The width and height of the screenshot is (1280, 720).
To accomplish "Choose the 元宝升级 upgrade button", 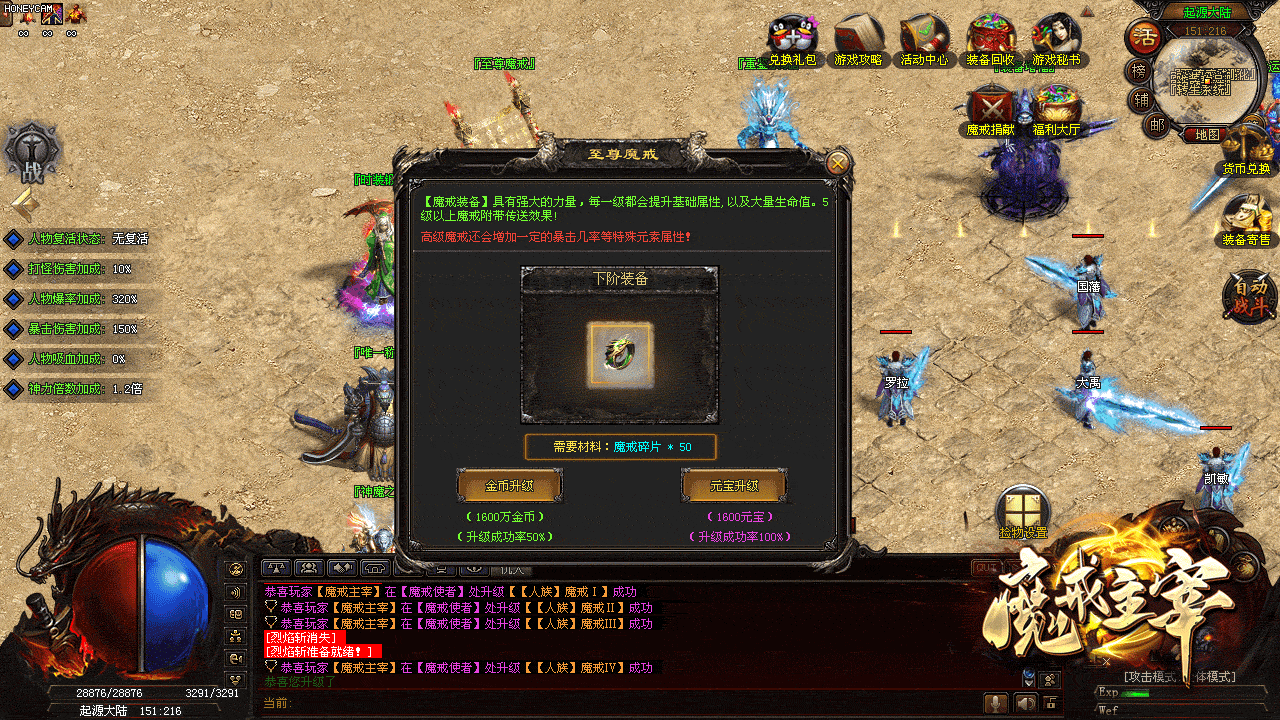I will (734, 486).
